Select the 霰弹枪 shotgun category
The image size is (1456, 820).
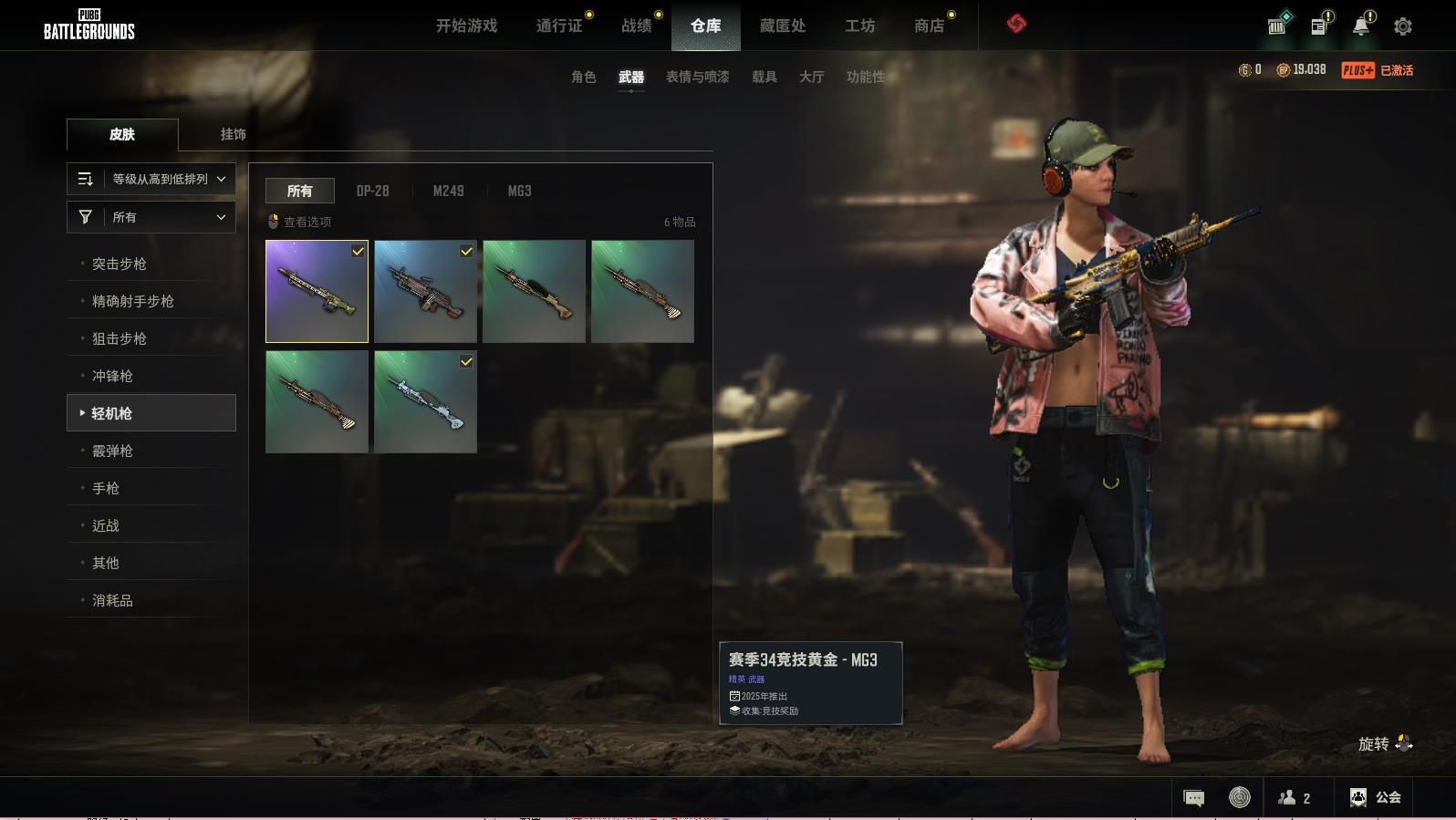pos(112,451)
